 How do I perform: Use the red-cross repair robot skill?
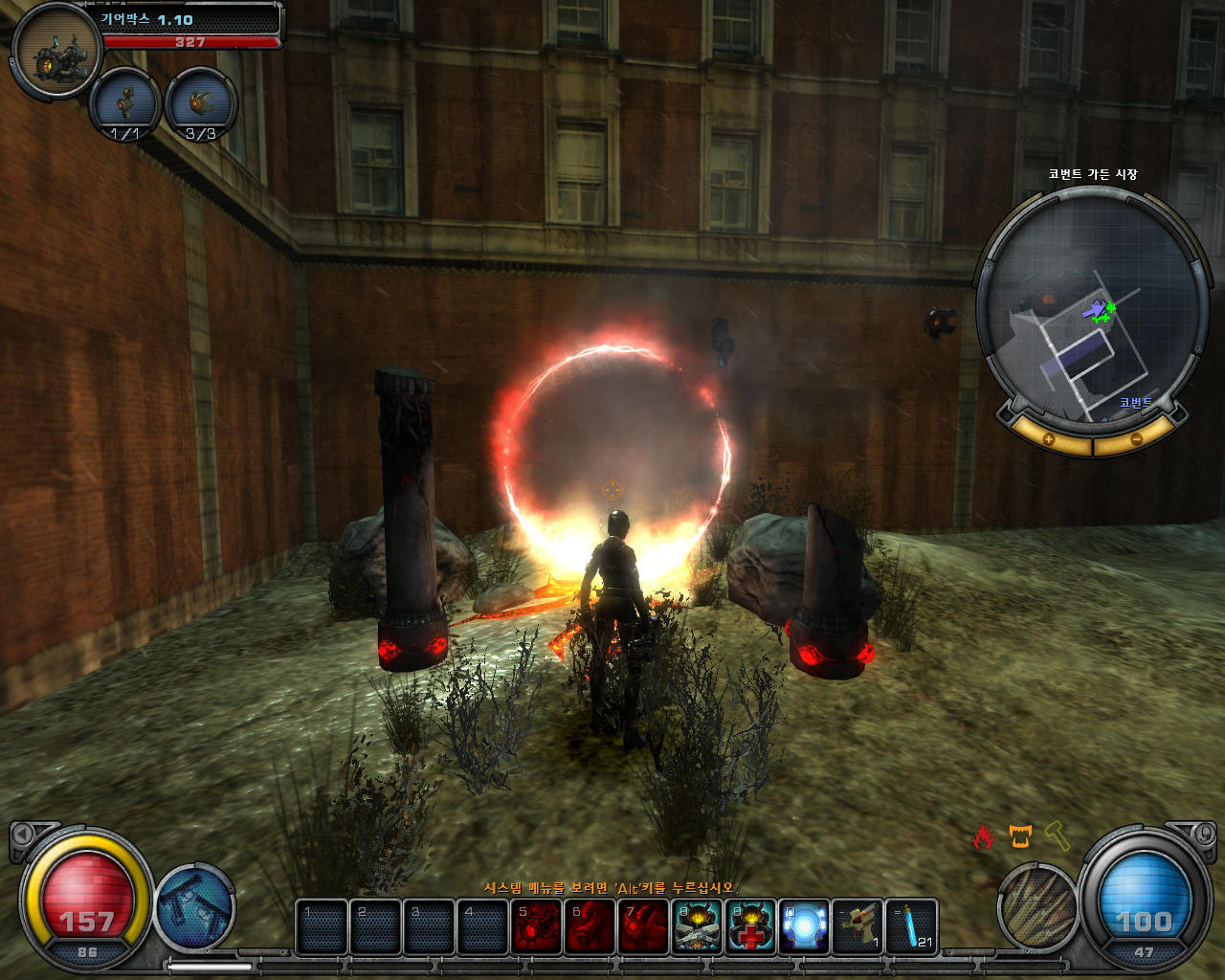point(750,926)
